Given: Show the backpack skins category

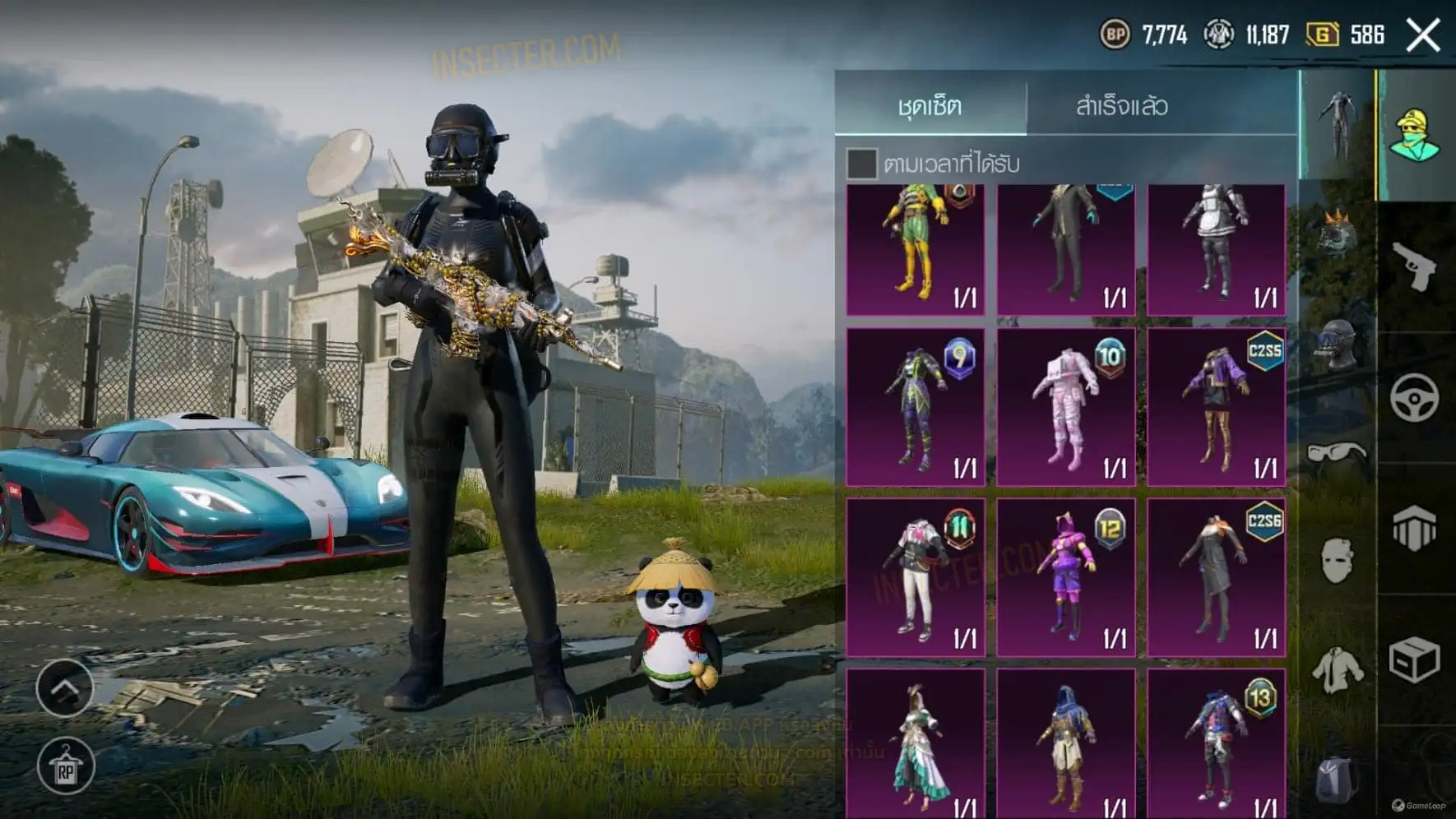Looking at the screenshot, I should pos(1336,779).
